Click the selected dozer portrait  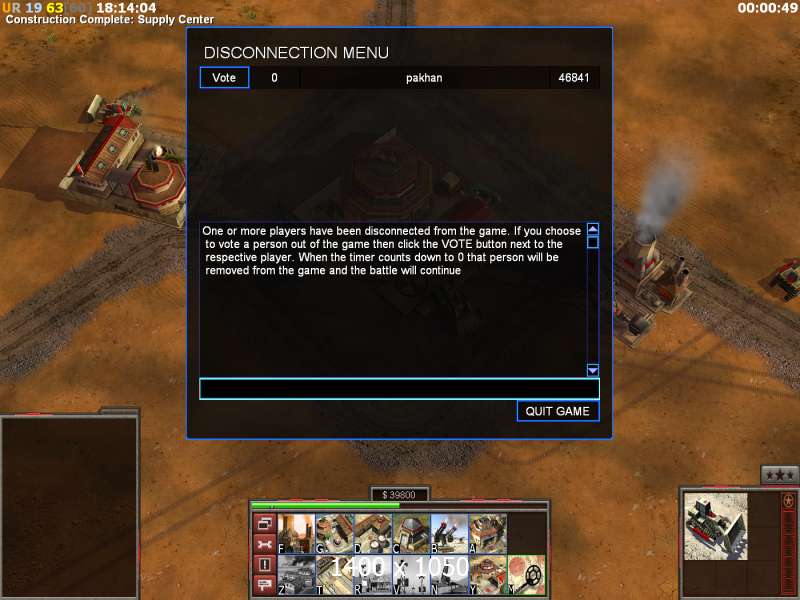(x=716, y=526)
